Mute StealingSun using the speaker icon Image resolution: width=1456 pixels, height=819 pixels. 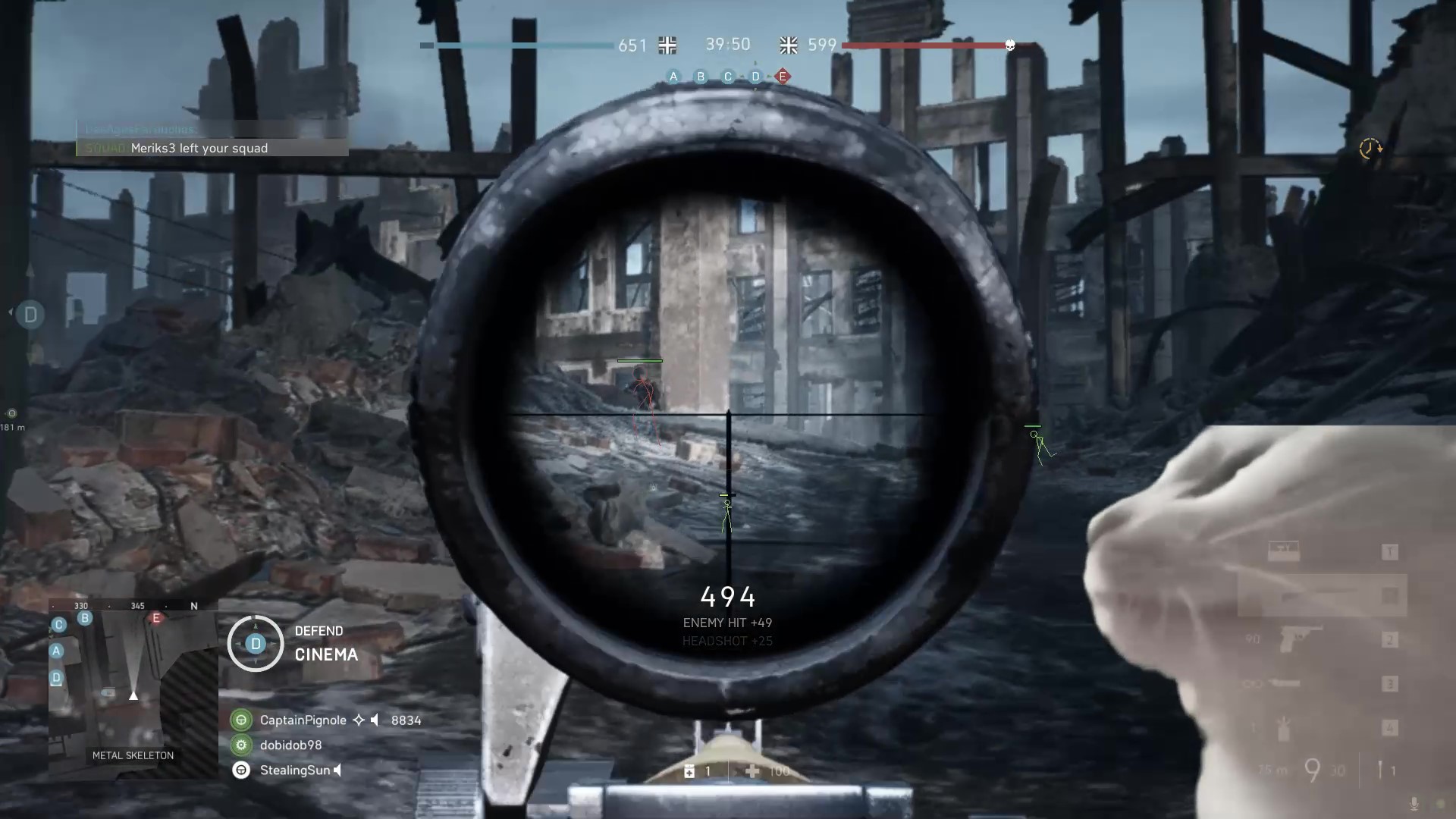337,770
